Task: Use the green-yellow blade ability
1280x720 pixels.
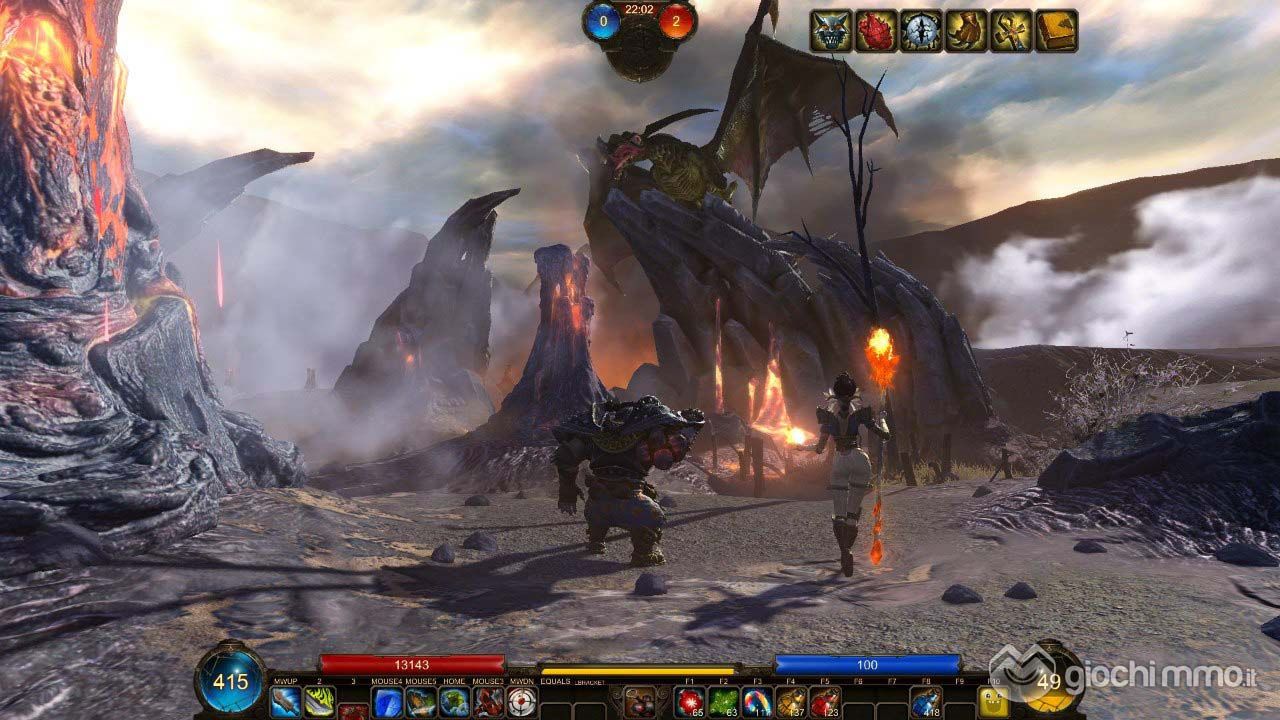Action: click(319, 702)
